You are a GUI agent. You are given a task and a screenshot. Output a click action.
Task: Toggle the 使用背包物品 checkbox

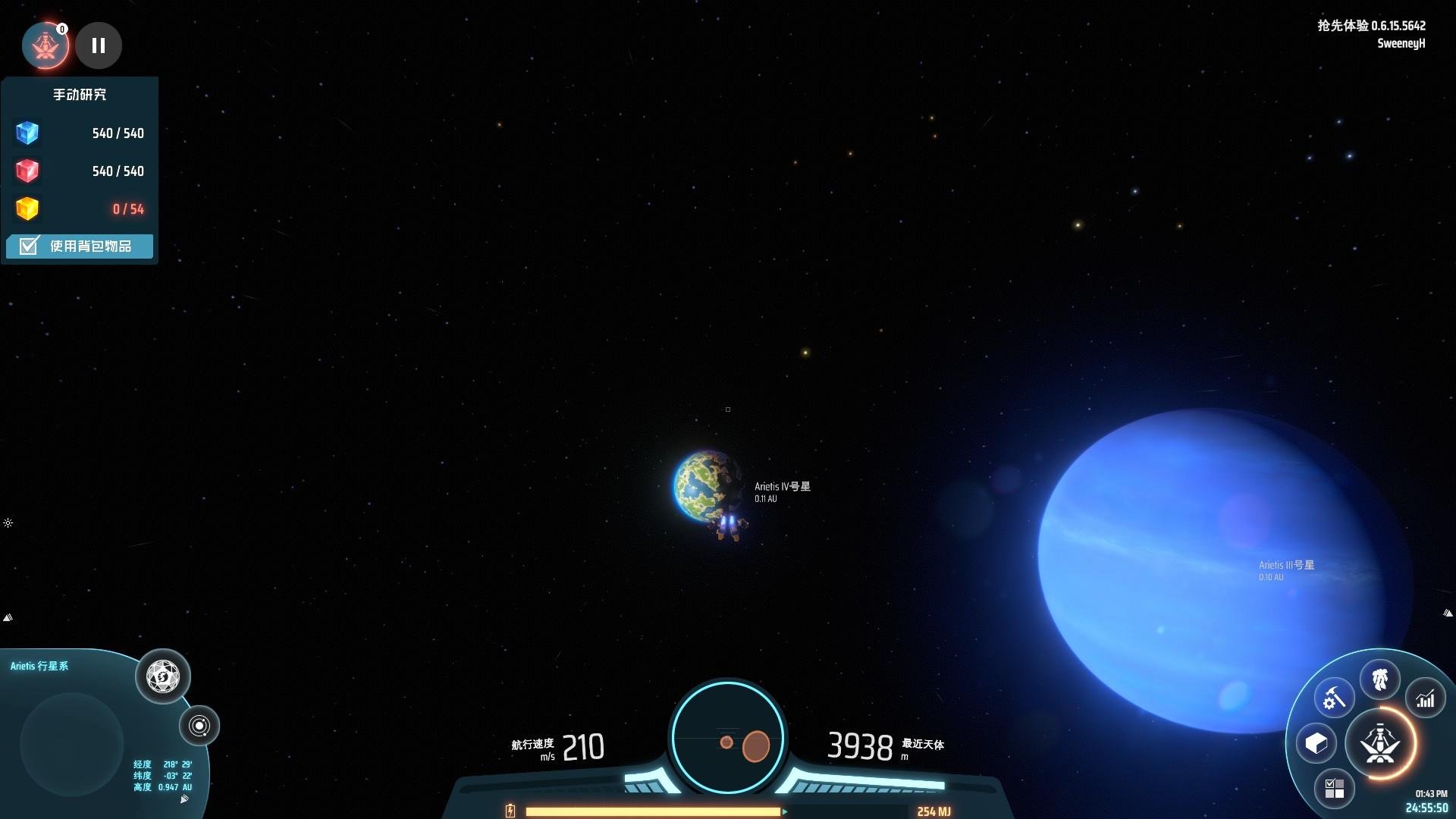(x=28, y=246)
